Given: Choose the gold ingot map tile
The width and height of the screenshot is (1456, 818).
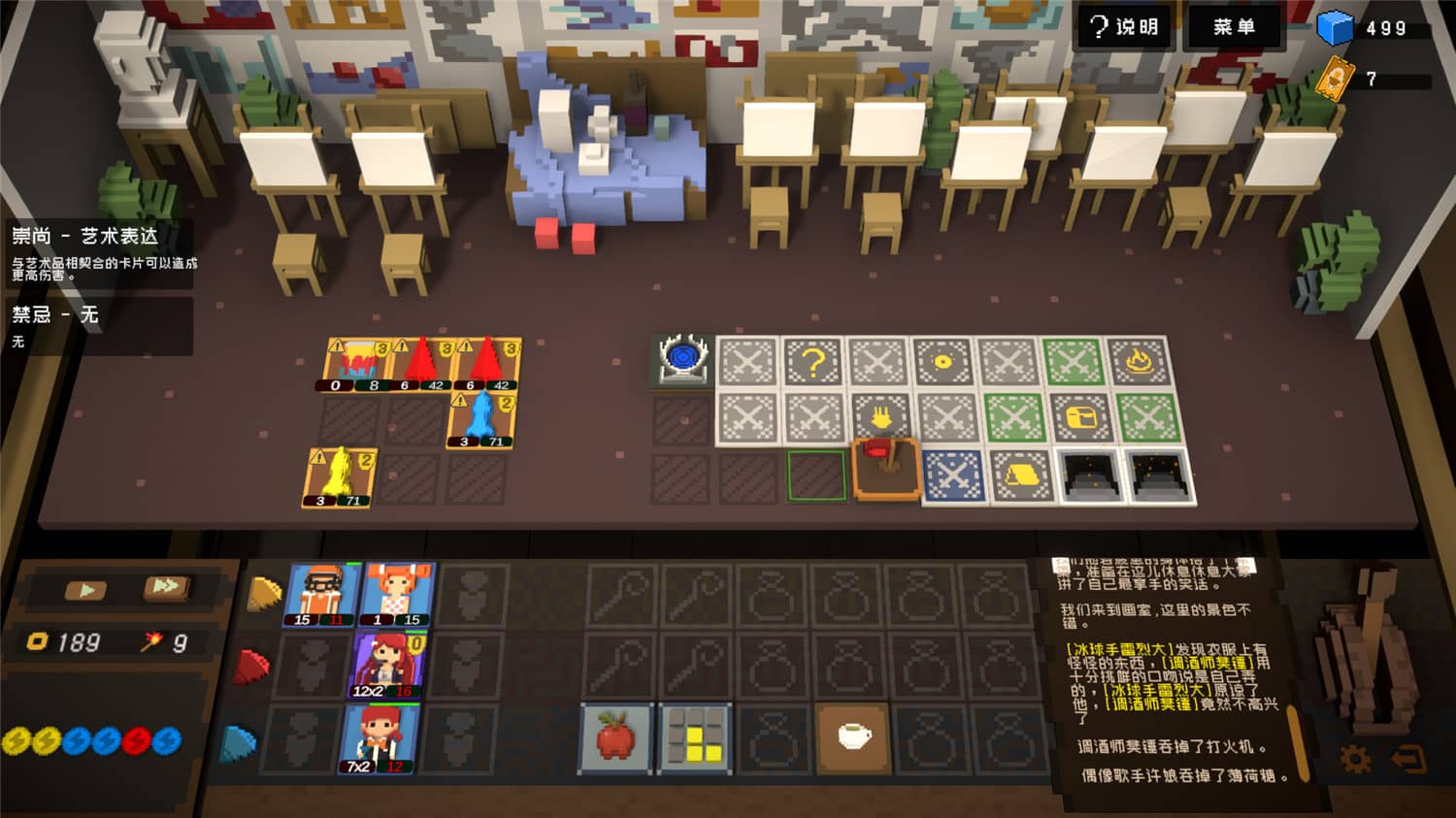Looking at the screenshot, I should click(1021, 475).
